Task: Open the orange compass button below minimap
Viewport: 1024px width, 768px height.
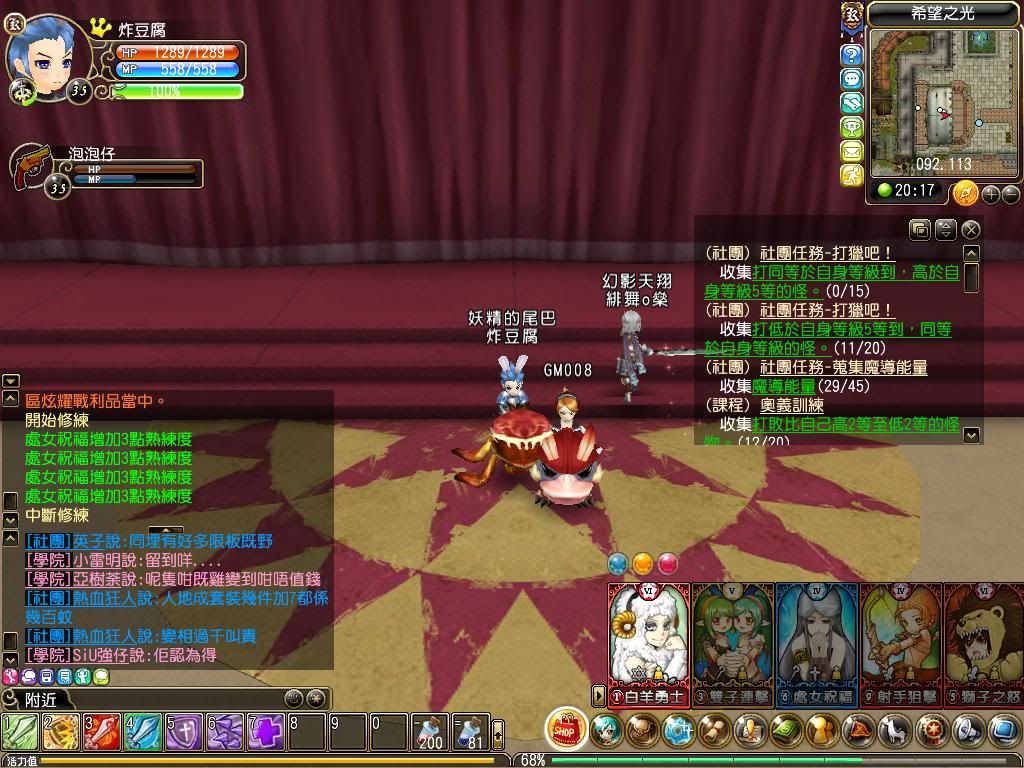Action: click(x=965, y=193)
